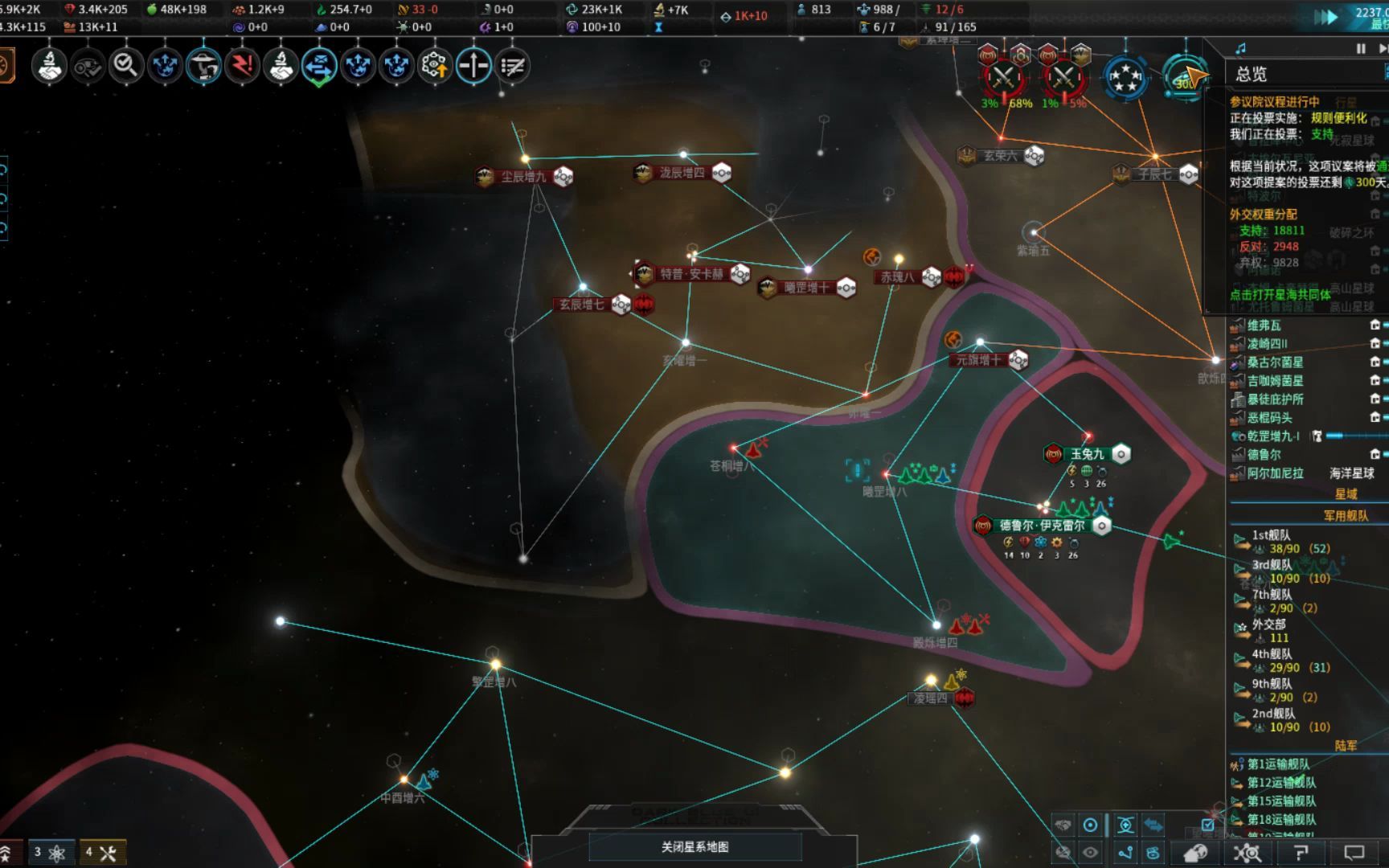Click the ship gear search icon
Viewport: 1389px width, 868px height.
click(1248, 854)
